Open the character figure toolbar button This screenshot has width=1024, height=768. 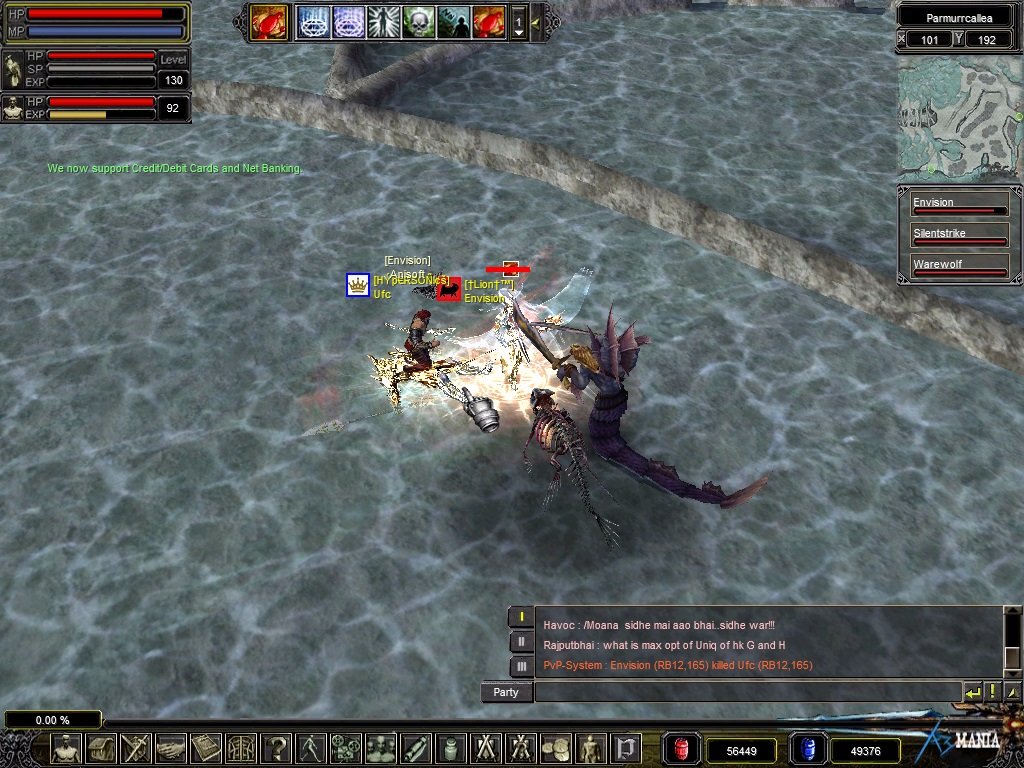[66, 747]
